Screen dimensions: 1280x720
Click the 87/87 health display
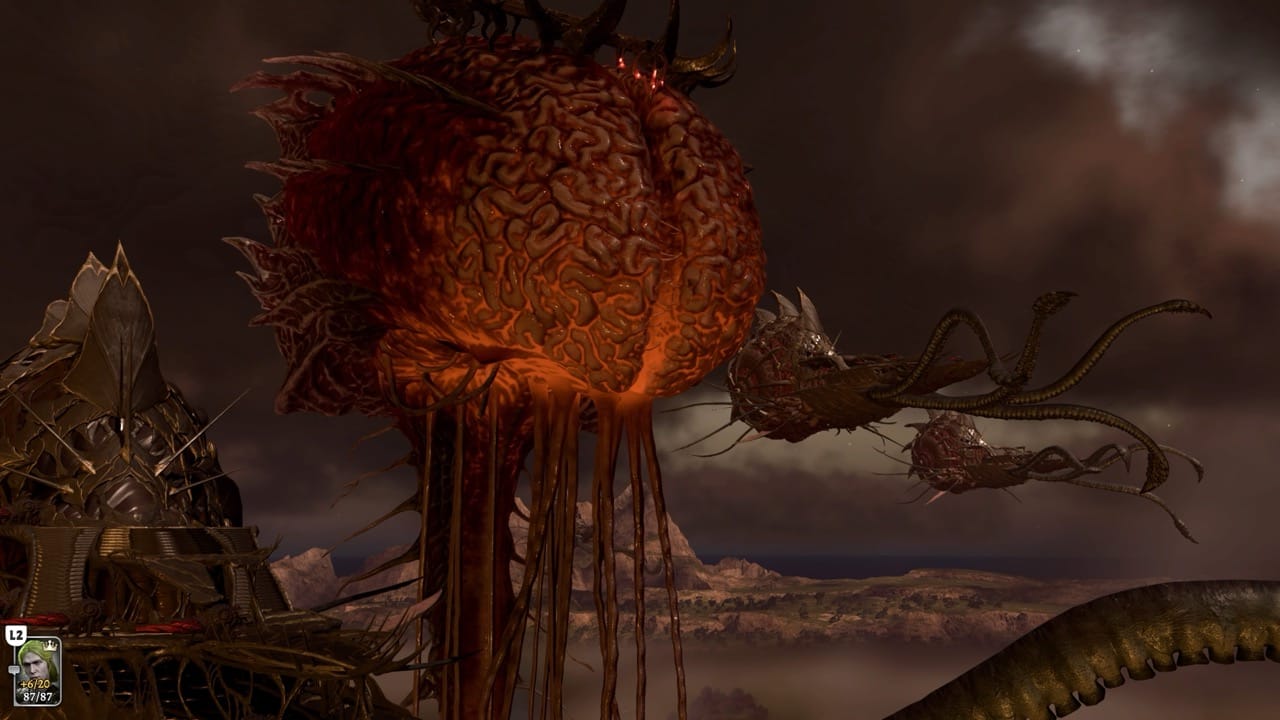tap(37, 696)
